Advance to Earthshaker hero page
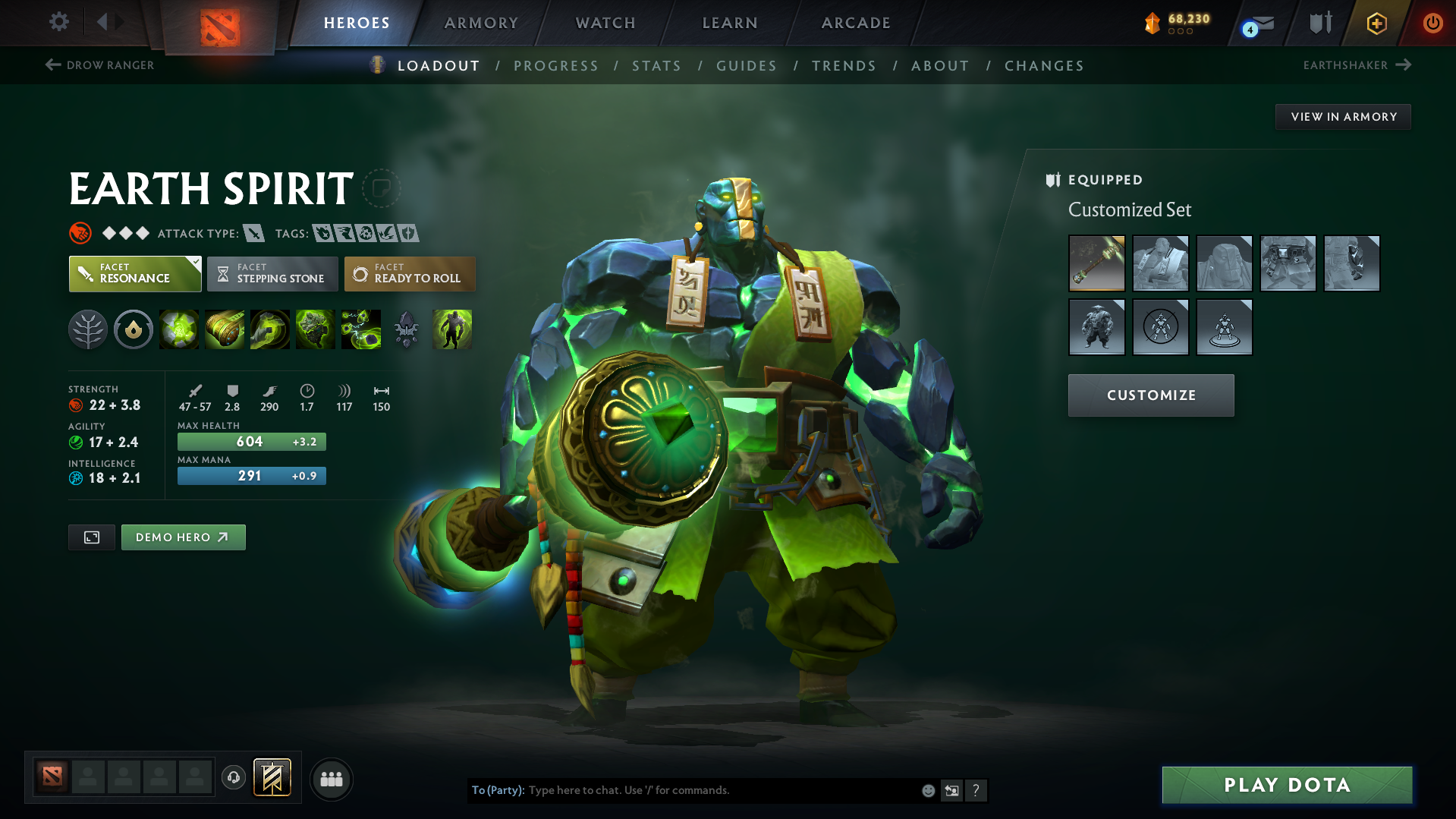This screenshot has width=1456, height=819. [x=1357, y=65]
